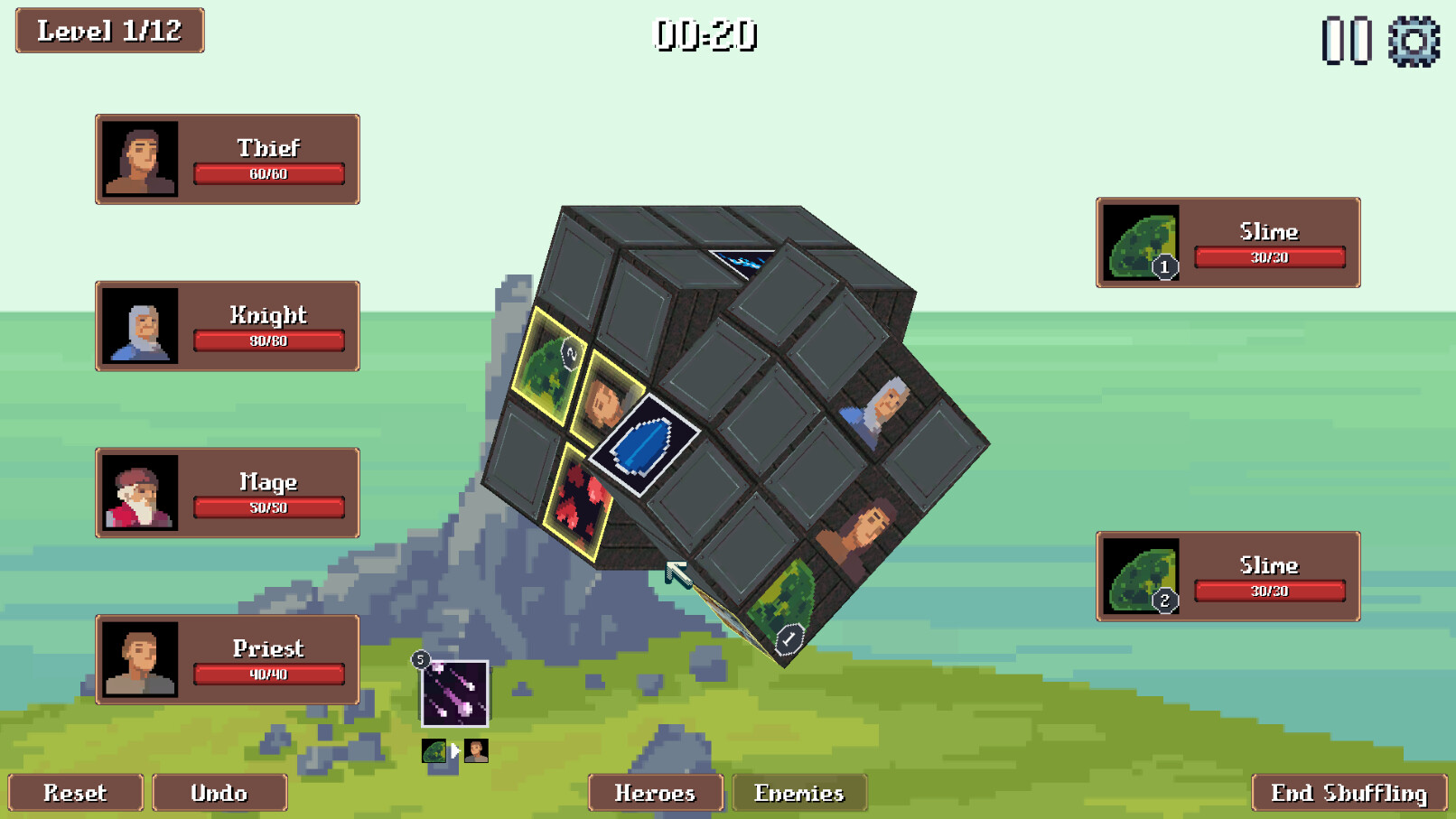The image size is (1456, 819).
Task: Click End Shuffling
Action: tap(1344, 793)
